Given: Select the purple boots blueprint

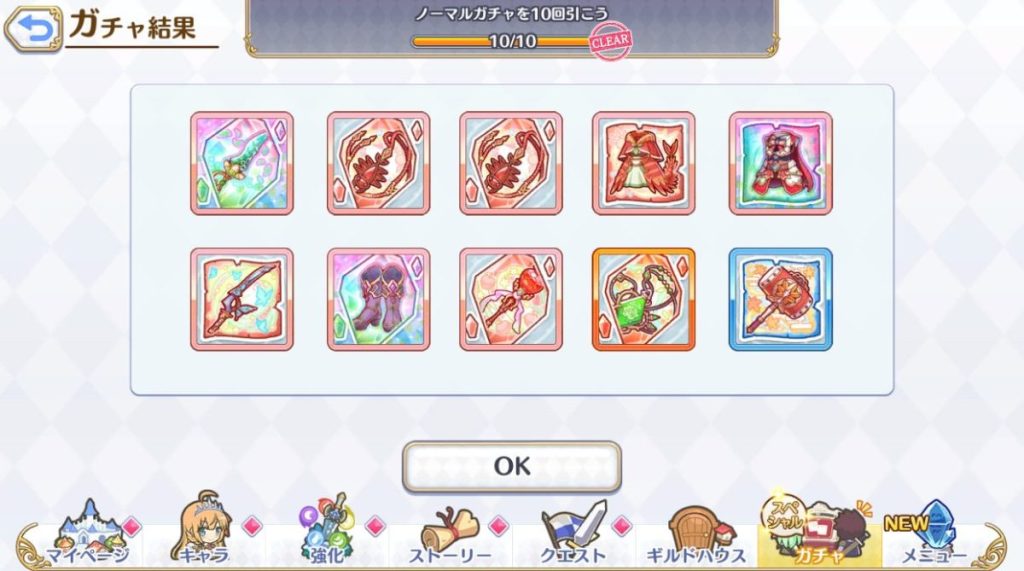Looking at the screenshot, I should point(378,299).
